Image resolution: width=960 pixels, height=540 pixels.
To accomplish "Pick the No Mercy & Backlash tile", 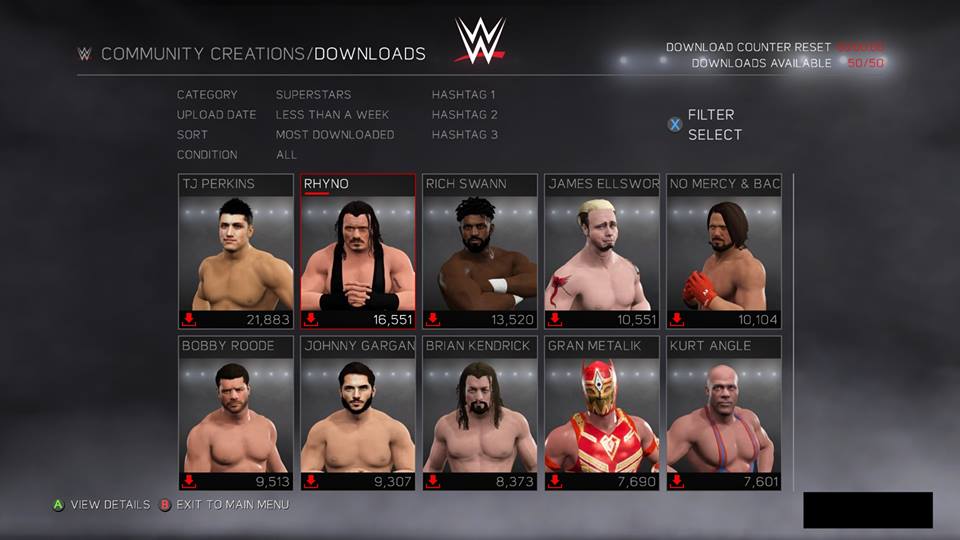I will [x=724, y=252].
